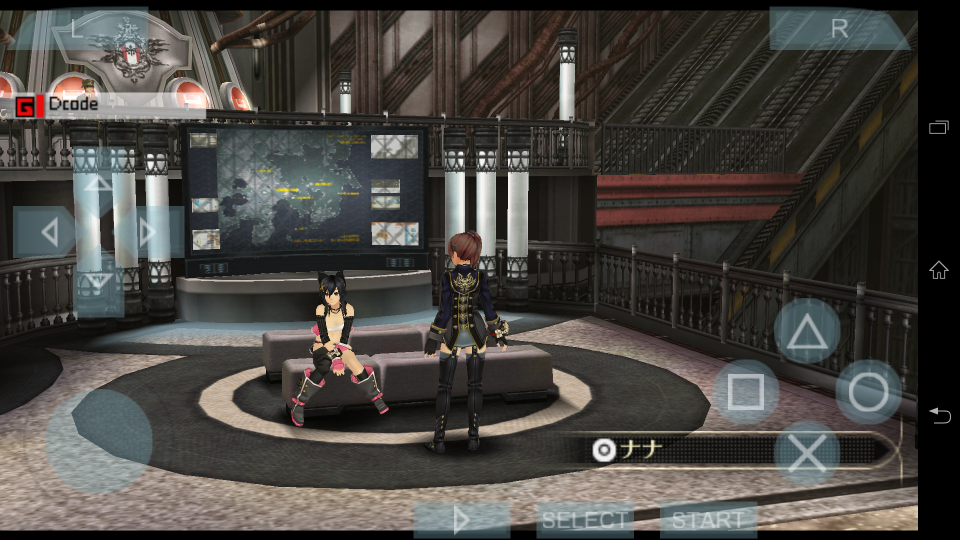Viewport: 960px width, 540px height.
Task: Tap the cross touch button
Action: (x=807, y=453)
